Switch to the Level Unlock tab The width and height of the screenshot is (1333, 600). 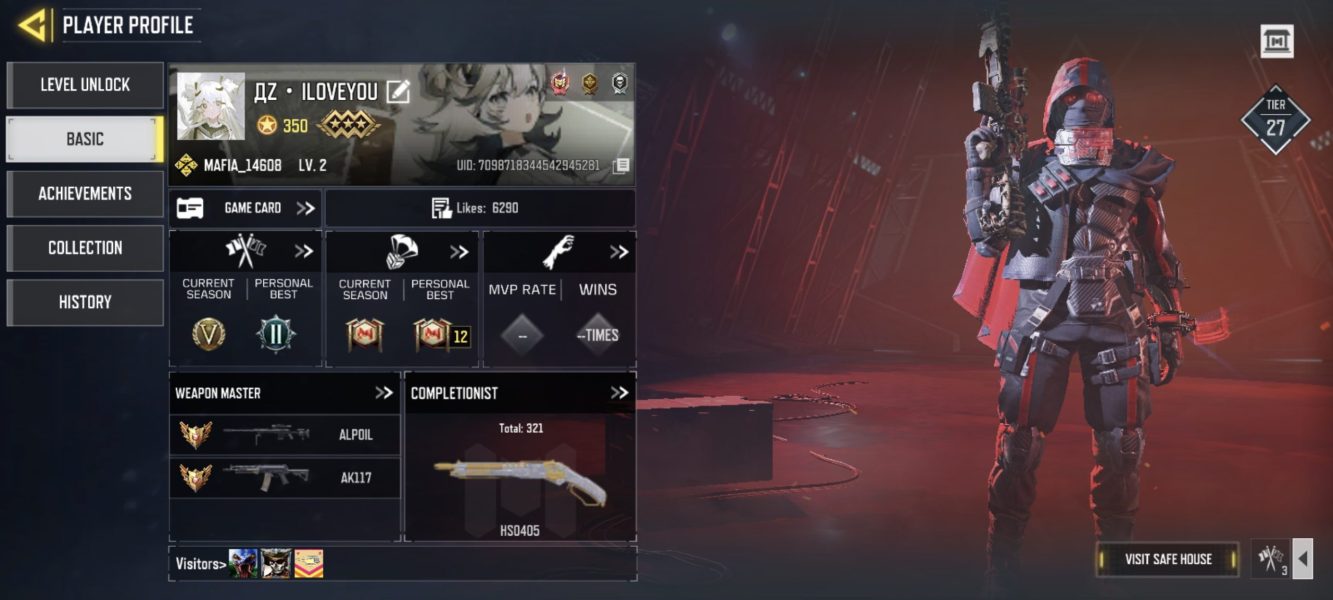85,85
